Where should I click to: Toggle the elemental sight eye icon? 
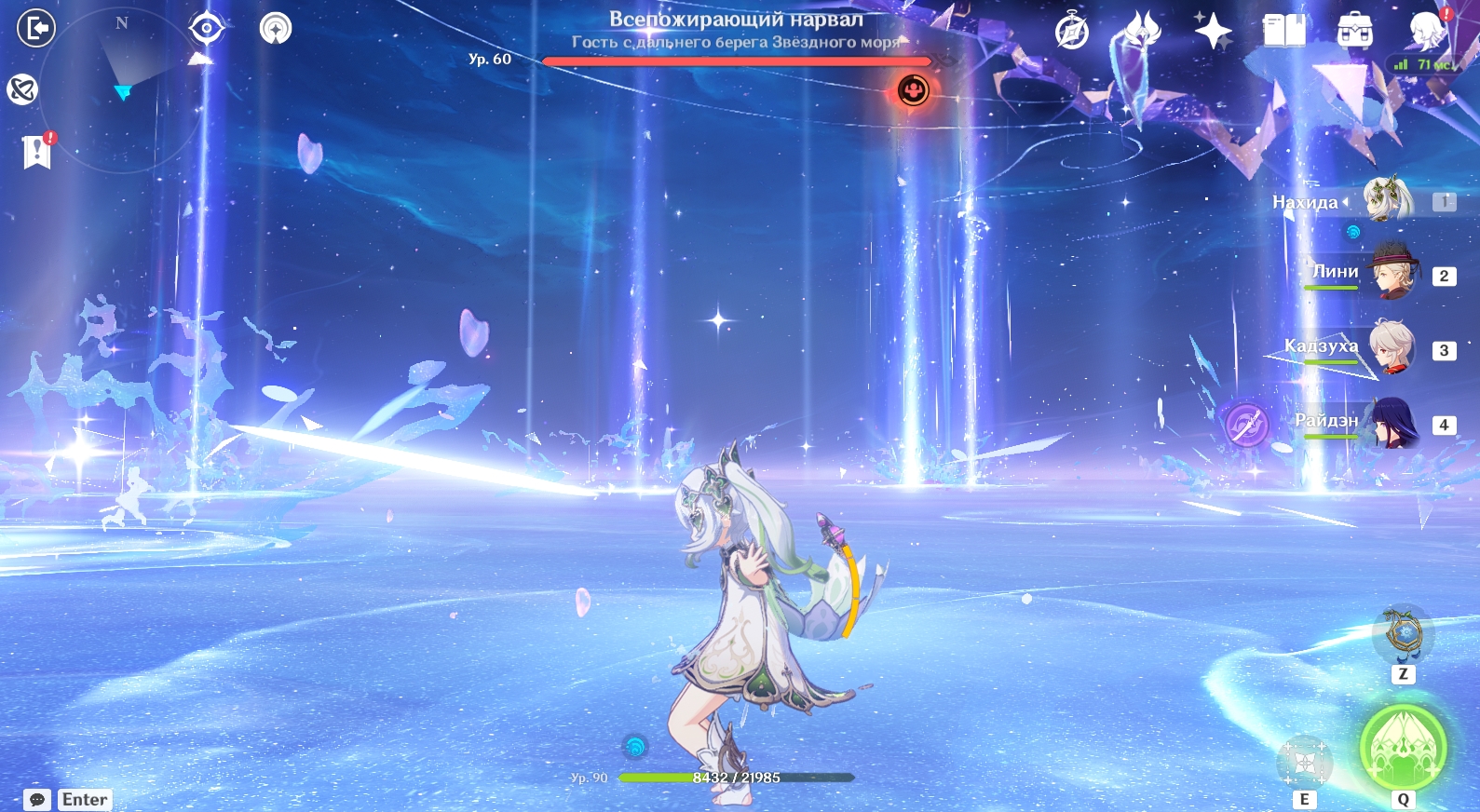(206, 29)
